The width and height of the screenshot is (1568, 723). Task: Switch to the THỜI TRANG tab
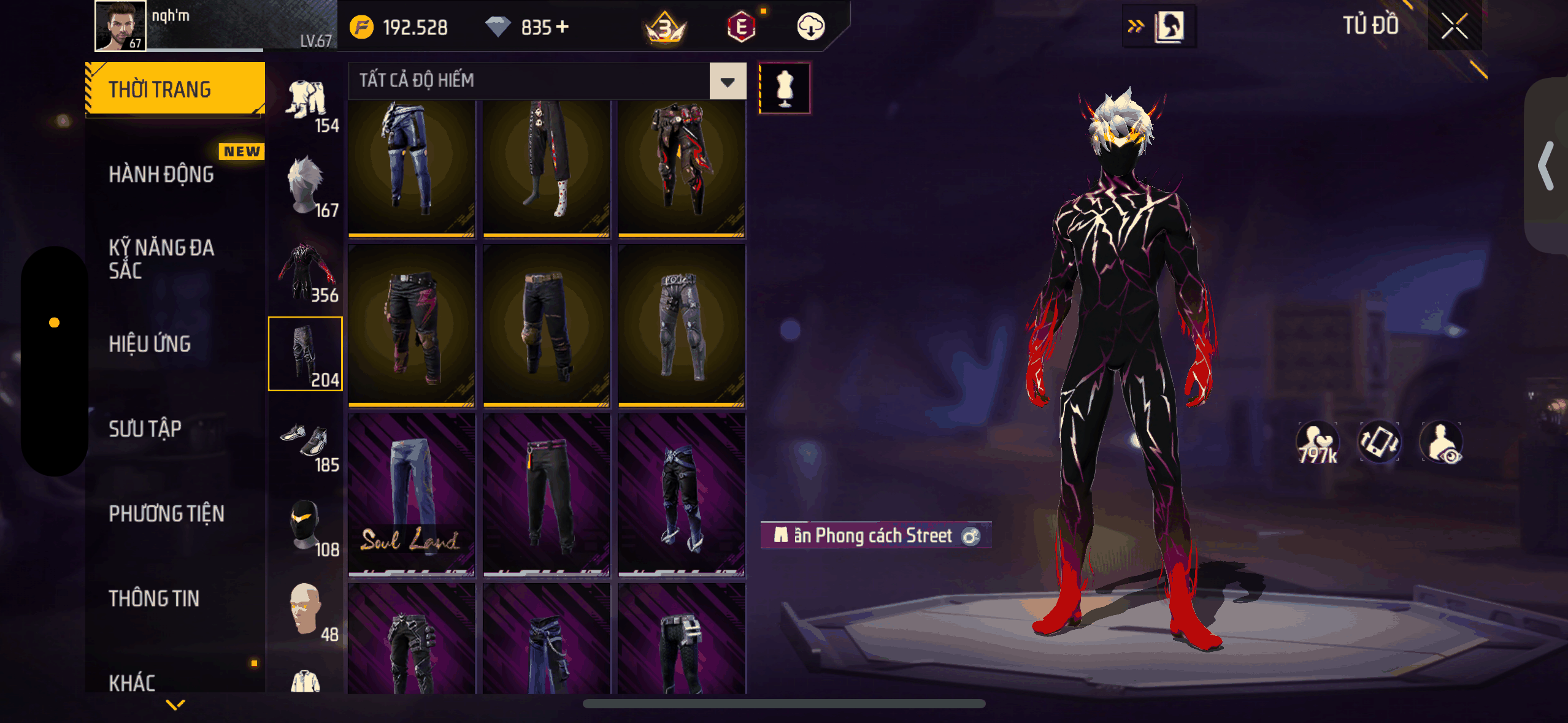pyautogui.click(x=175, y=90)
